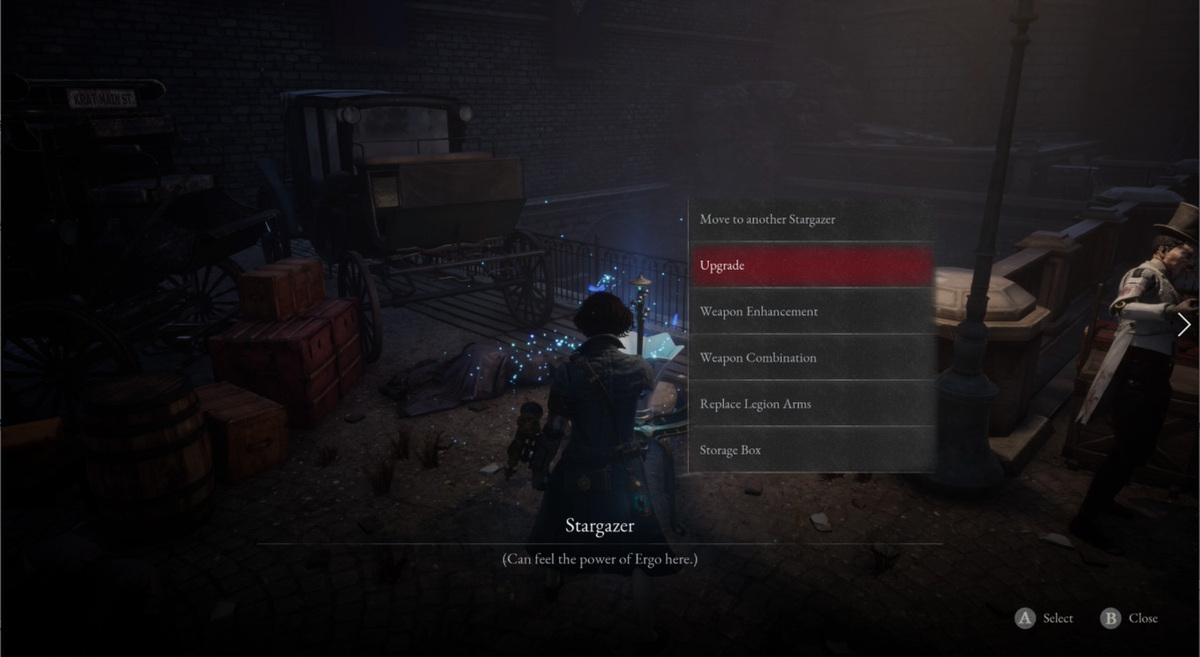Select Replace Legion Arms

pyautogui.click(x=811, y=404)
